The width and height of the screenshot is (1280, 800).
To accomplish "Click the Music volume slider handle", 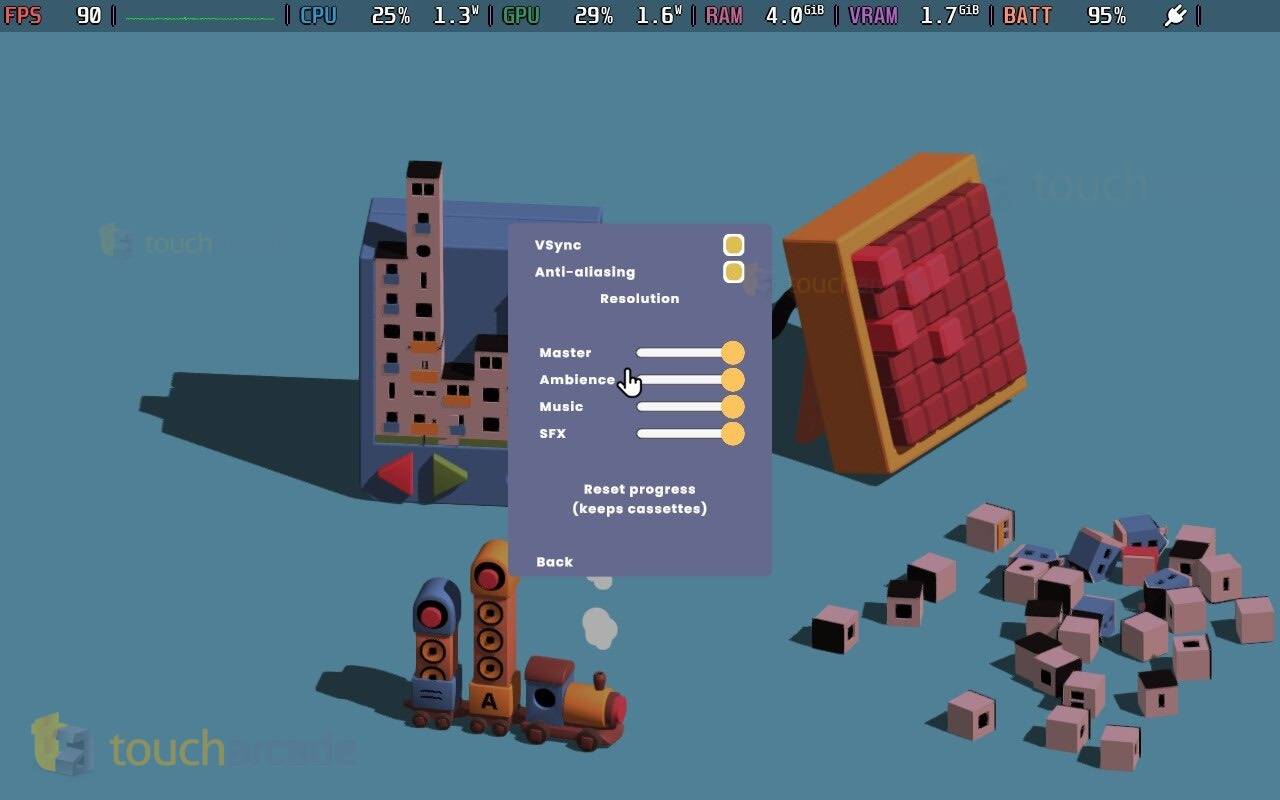I will tap(732, 406).
